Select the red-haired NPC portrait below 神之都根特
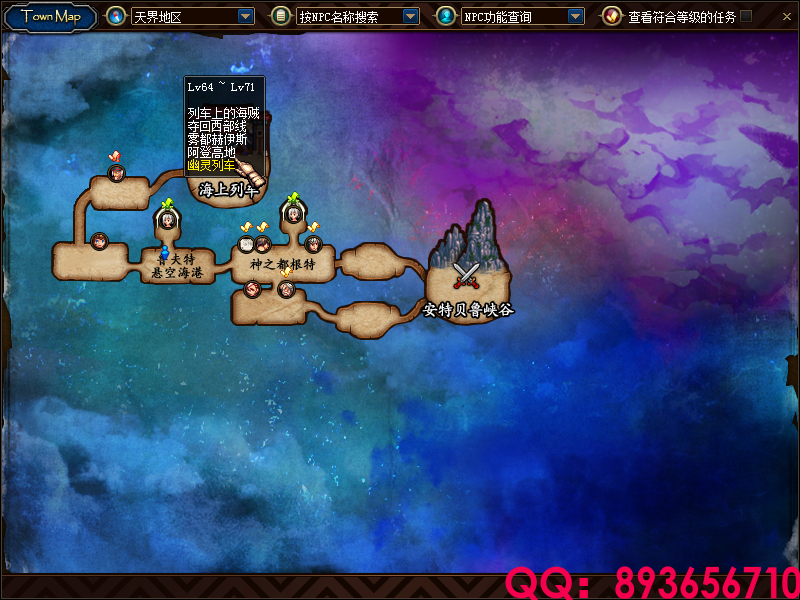Screen dimensions: 800x600 [x=253, y=289]
